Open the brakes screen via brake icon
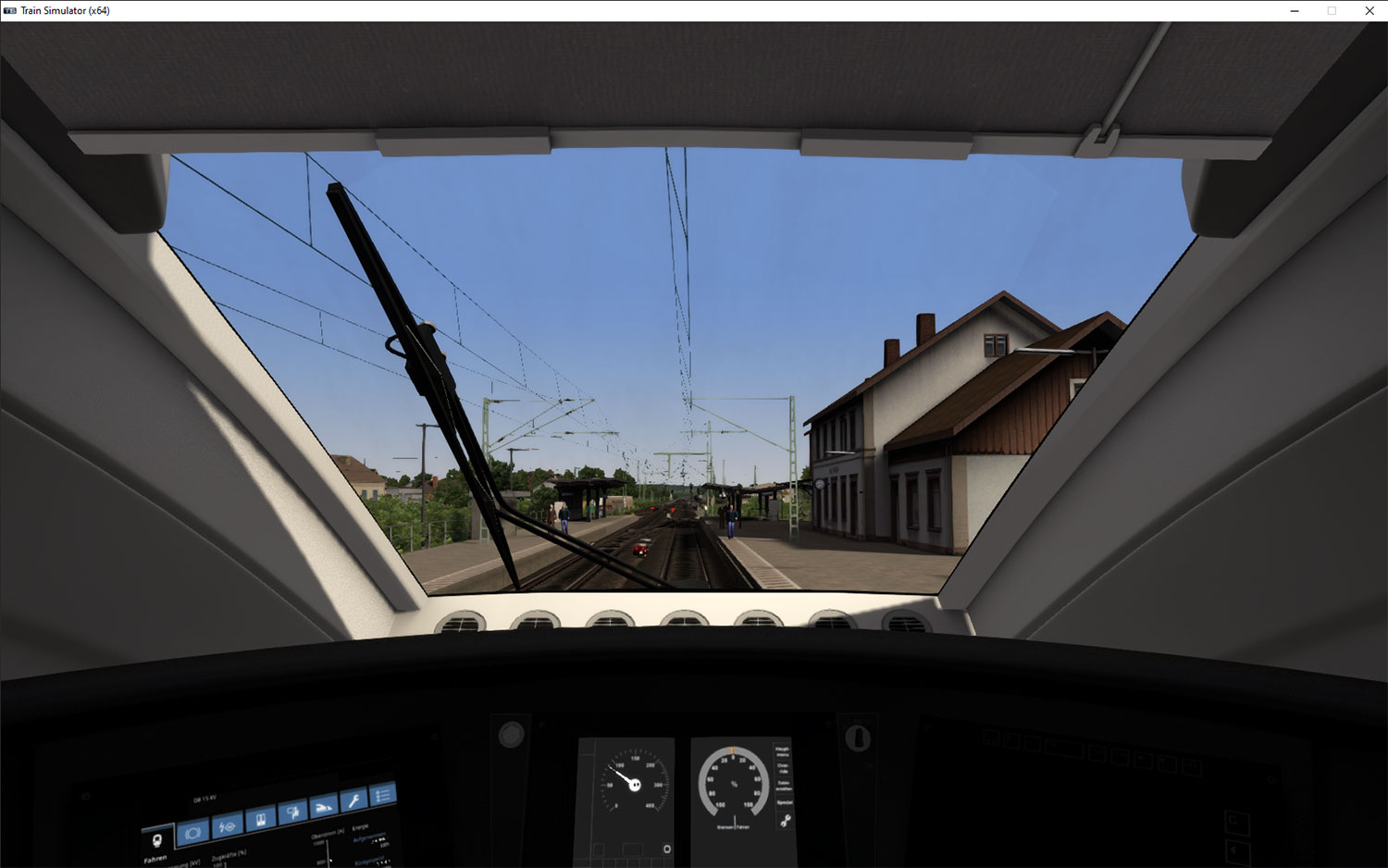Screen dimensions: 1388x868 (x=192, y=831)
